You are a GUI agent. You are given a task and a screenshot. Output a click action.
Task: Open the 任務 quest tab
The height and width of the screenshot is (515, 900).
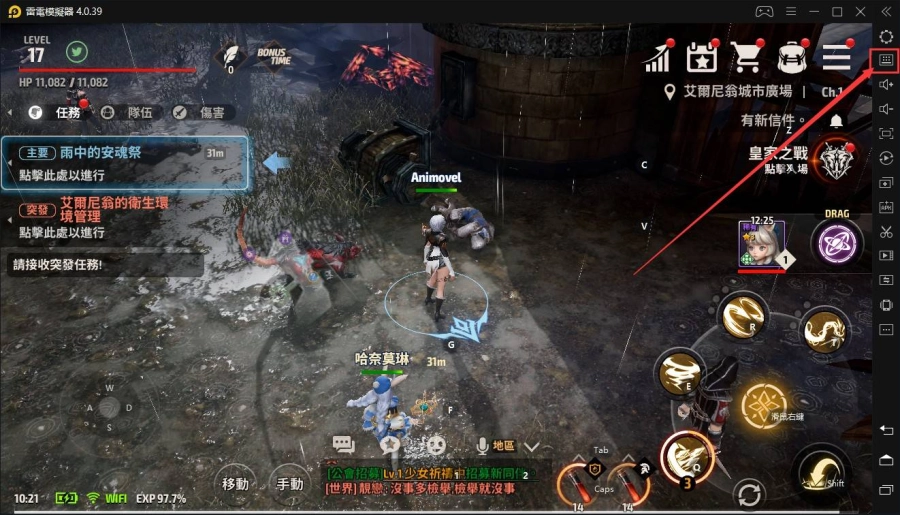coord(57,113)
